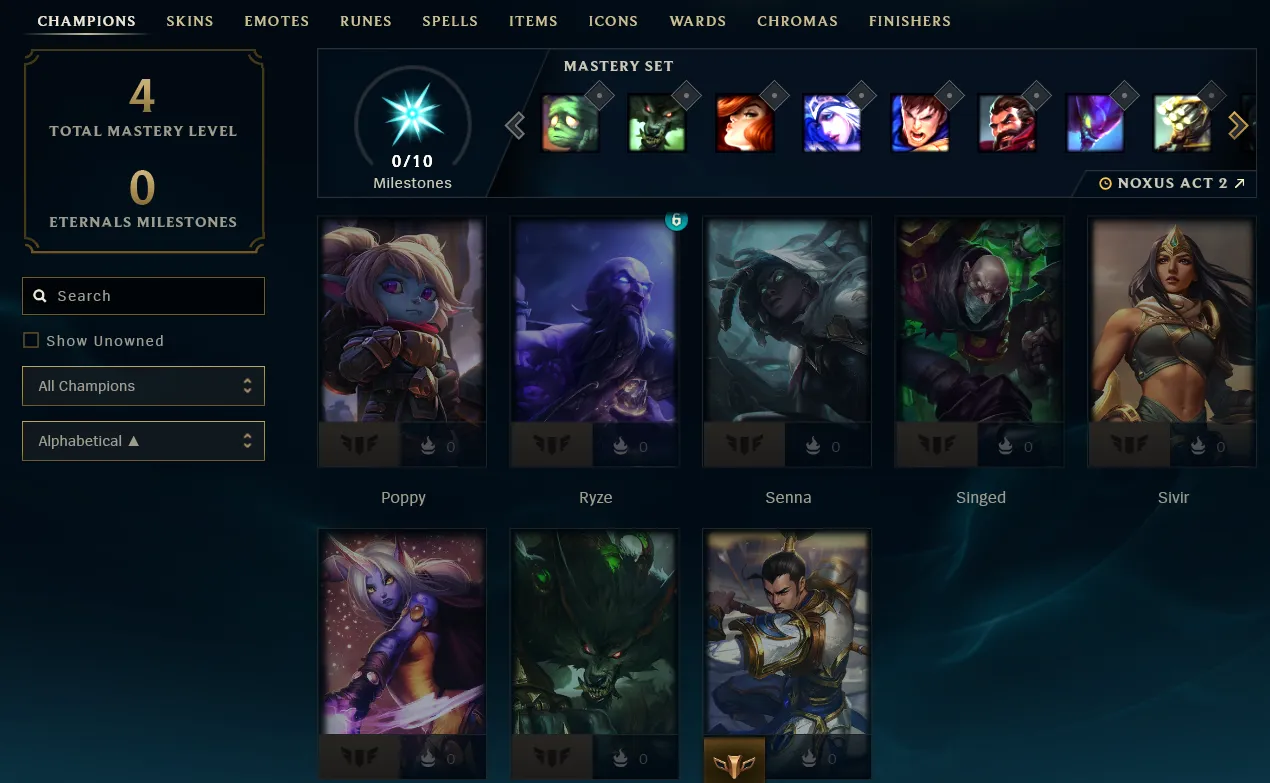
Task: Open the All Champions filter dropdown
Action: [x=143, y=386]
